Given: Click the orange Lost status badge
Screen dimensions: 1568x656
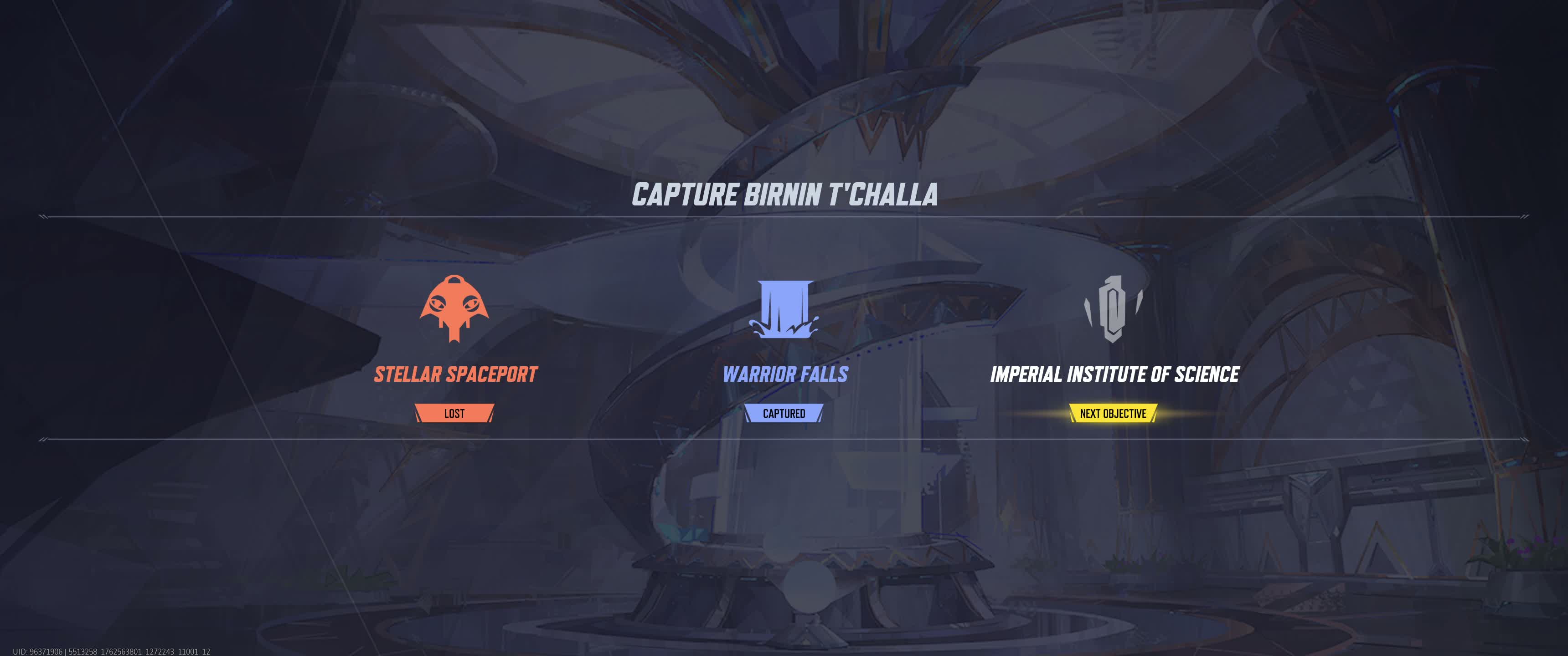Looking at the screenshot, I should tap(454, 413).
